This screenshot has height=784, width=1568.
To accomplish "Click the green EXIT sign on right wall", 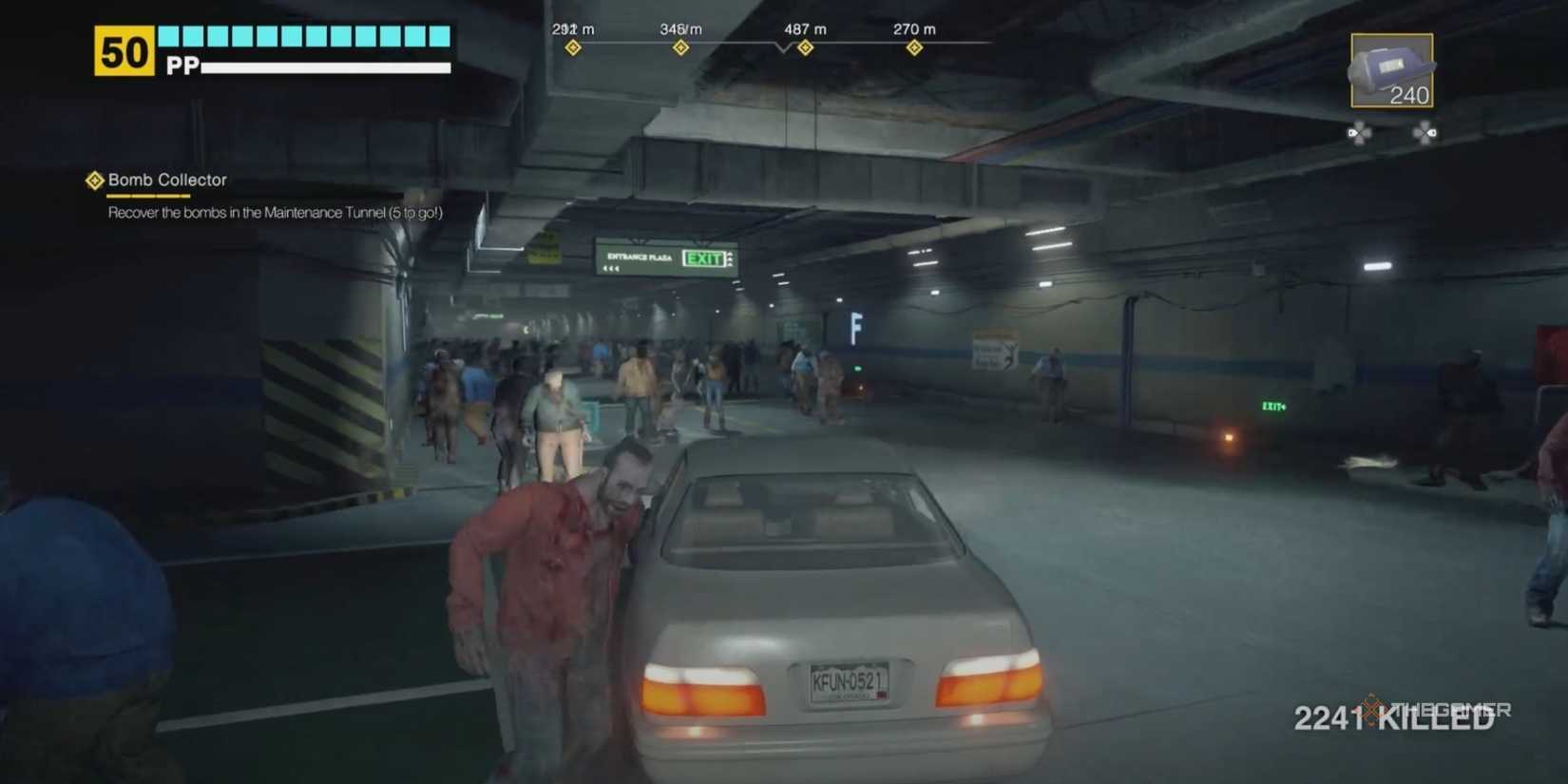I will pos(1273,407).
